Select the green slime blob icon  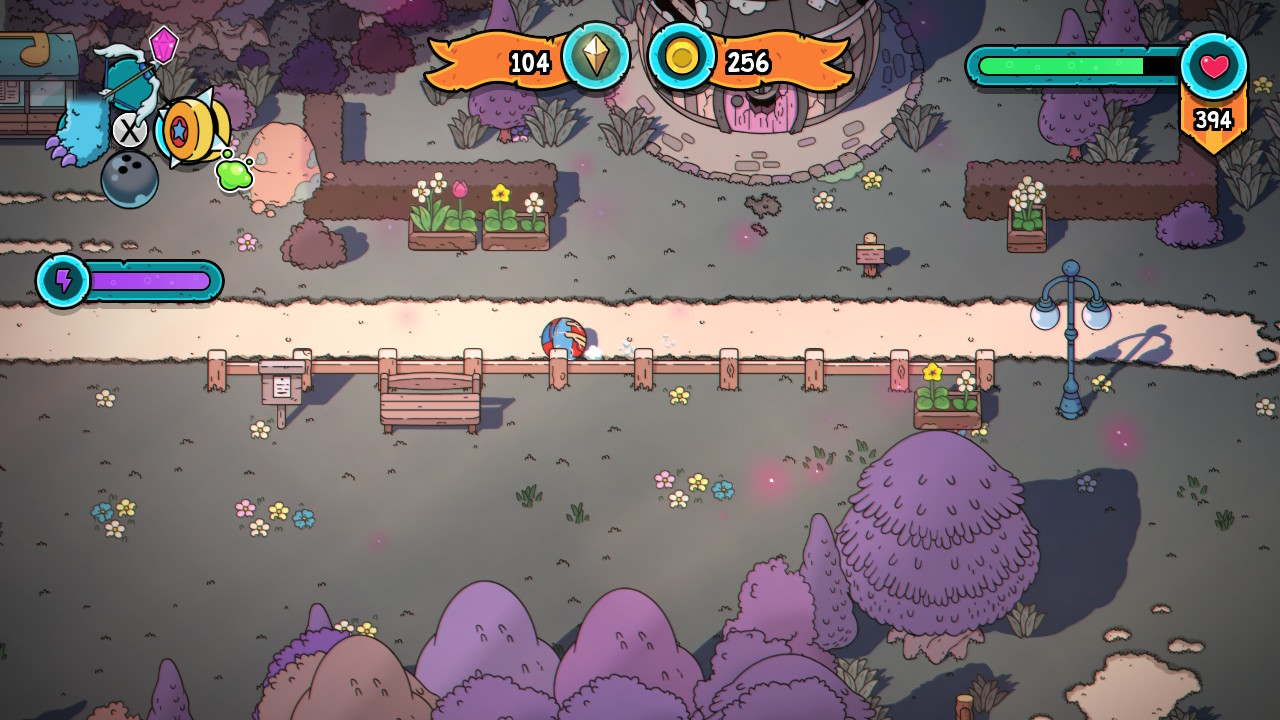pos(234,173)
